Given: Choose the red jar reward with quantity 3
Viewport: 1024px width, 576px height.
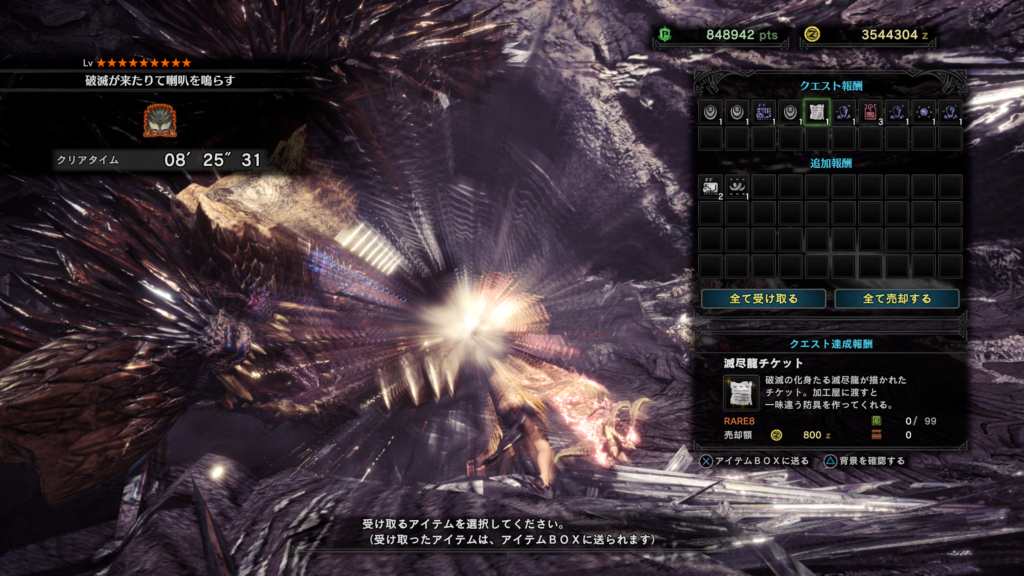Looking at the screenshot, I should (870, 112).
